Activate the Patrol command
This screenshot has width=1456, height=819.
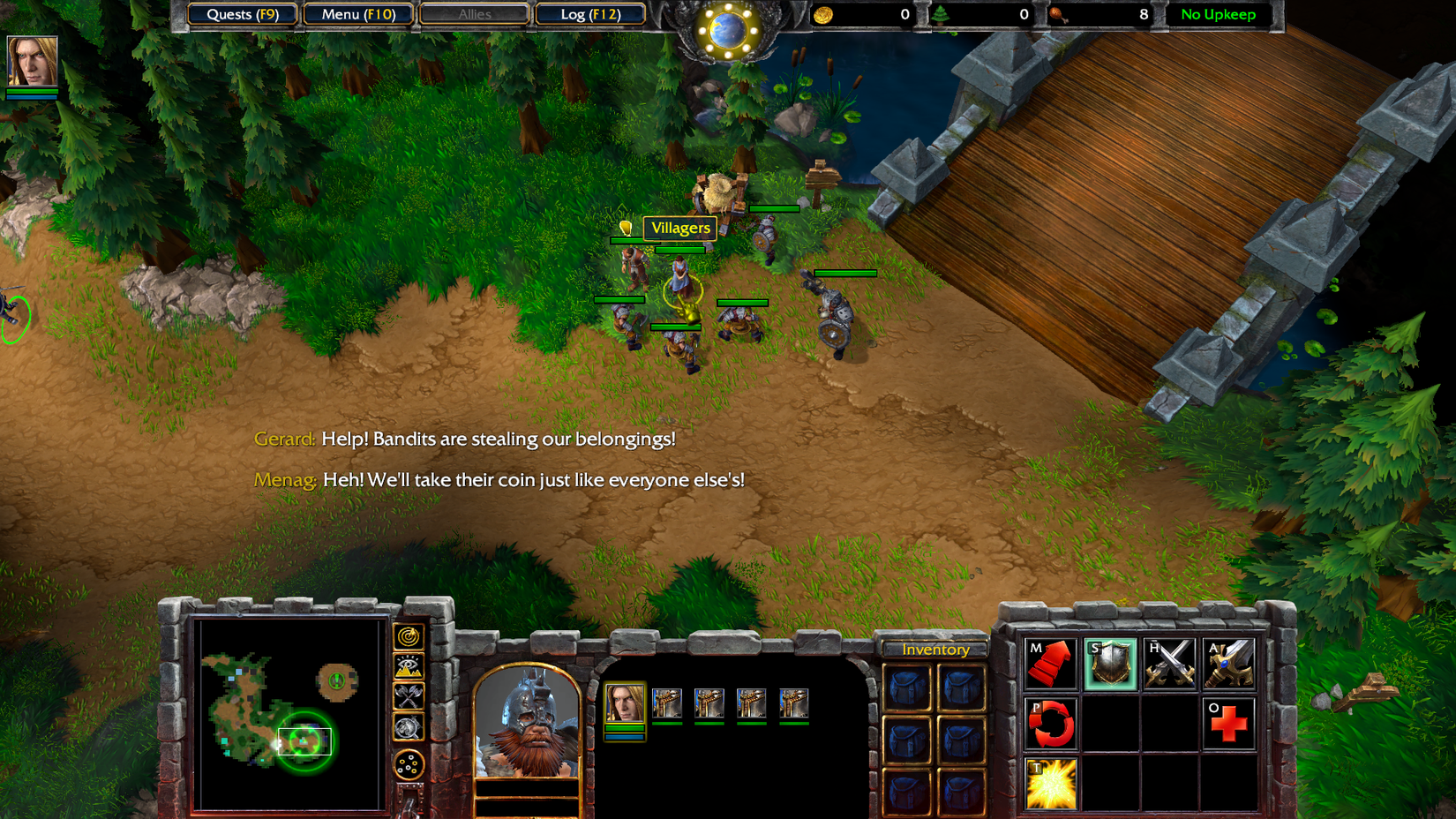click(1050, 722)
